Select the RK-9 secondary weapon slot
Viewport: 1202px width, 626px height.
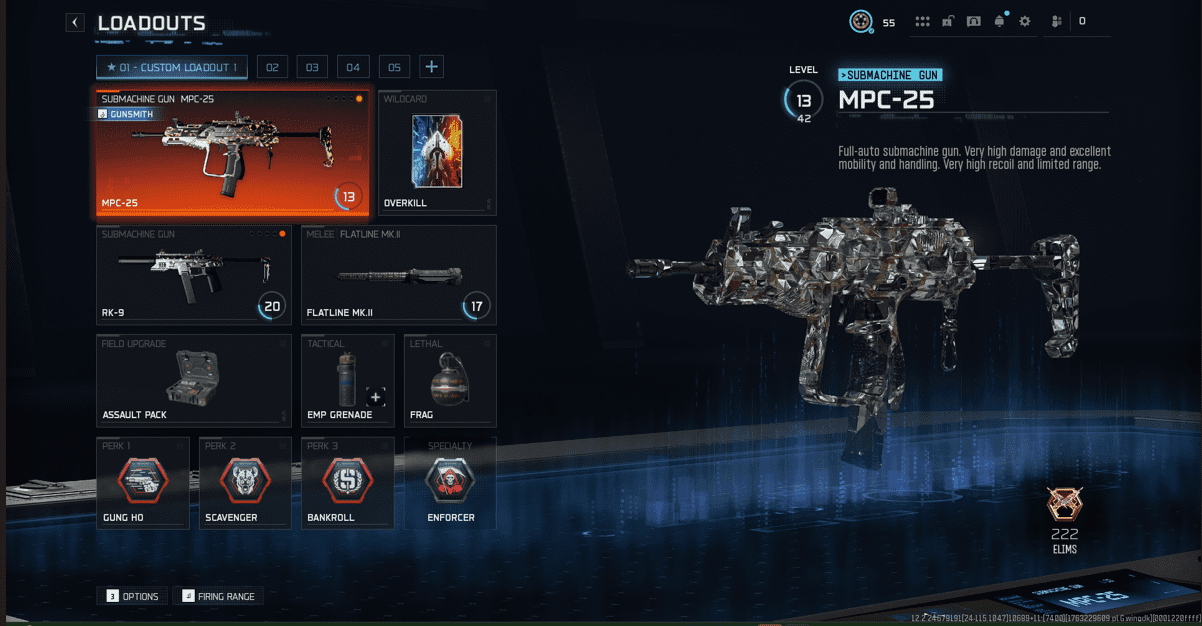[194, 274]
